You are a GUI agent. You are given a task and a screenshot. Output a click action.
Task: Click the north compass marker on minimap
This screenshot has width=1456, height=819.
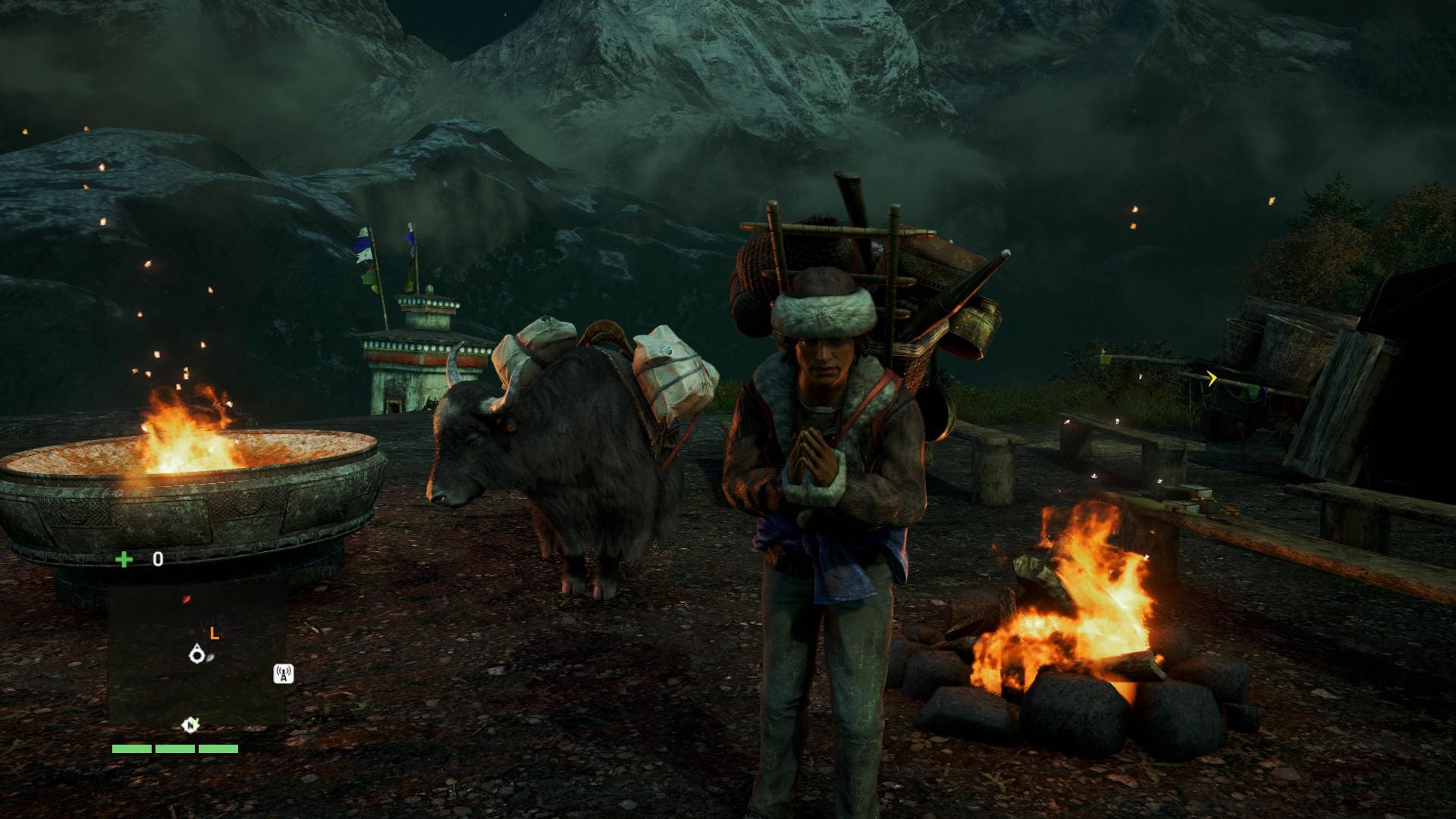(x=190, y=725)
